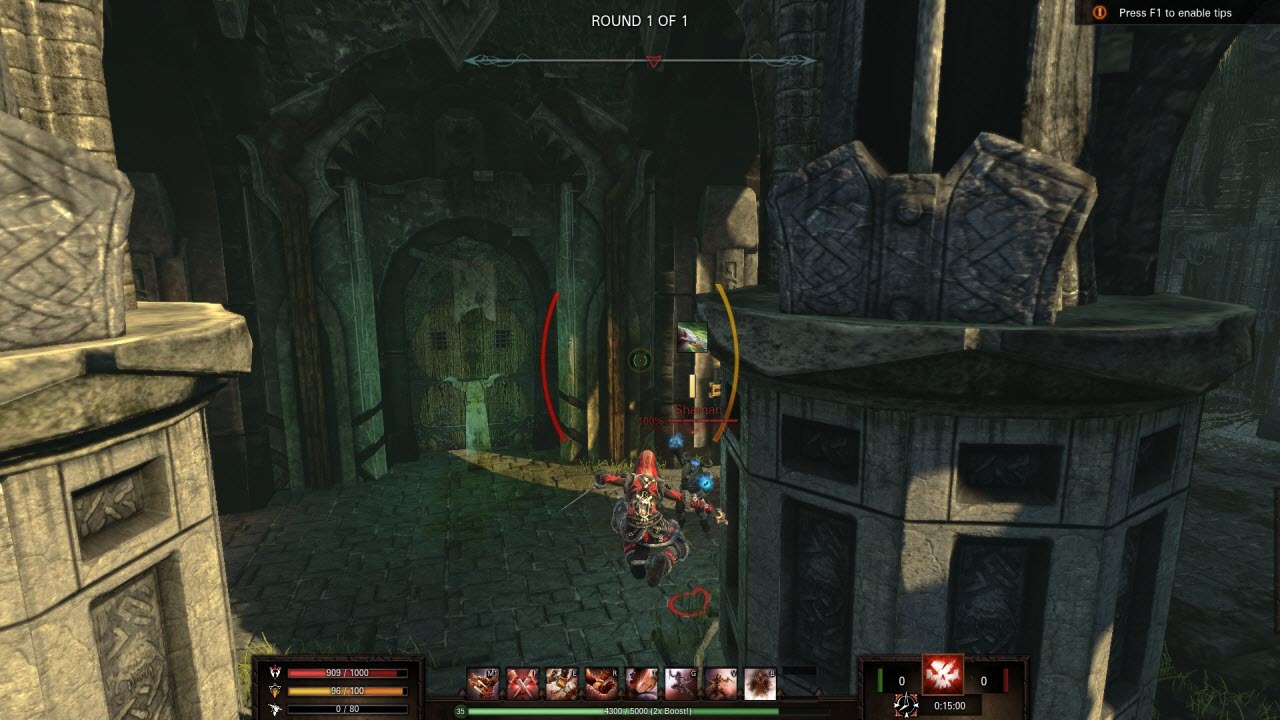Click the level 35 badge on the XP bar

click(459, 712)
